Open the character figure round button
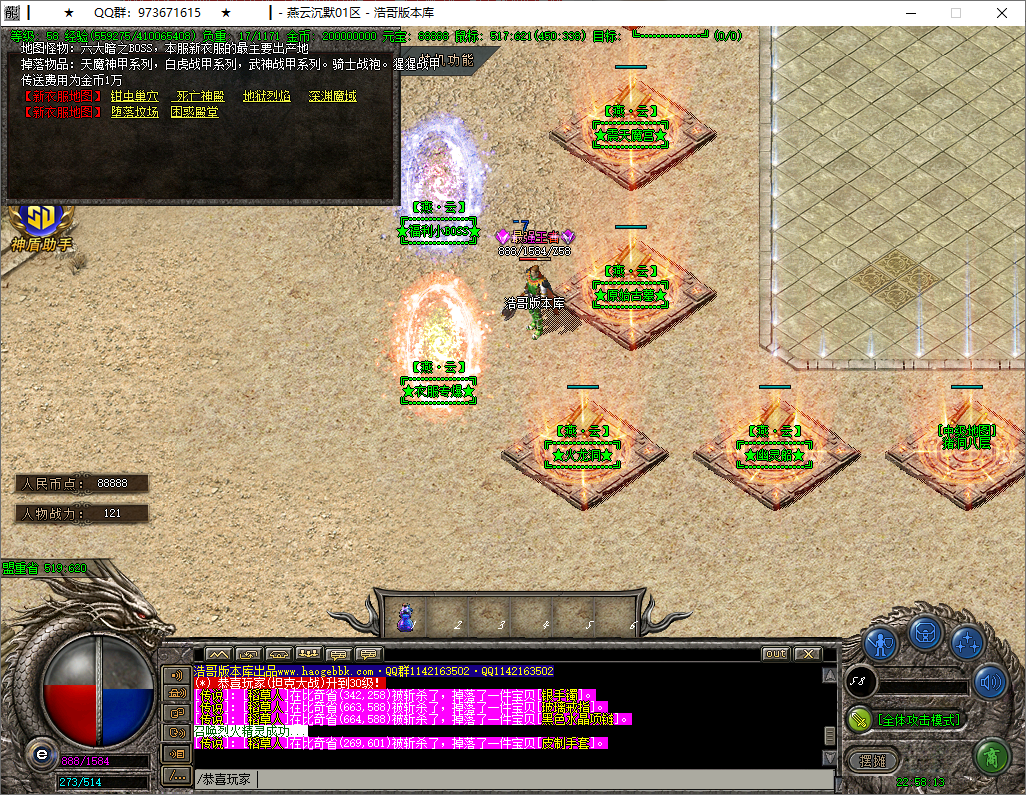The width and height of the screenshot is (1026, 795). [x=881, y=642]
